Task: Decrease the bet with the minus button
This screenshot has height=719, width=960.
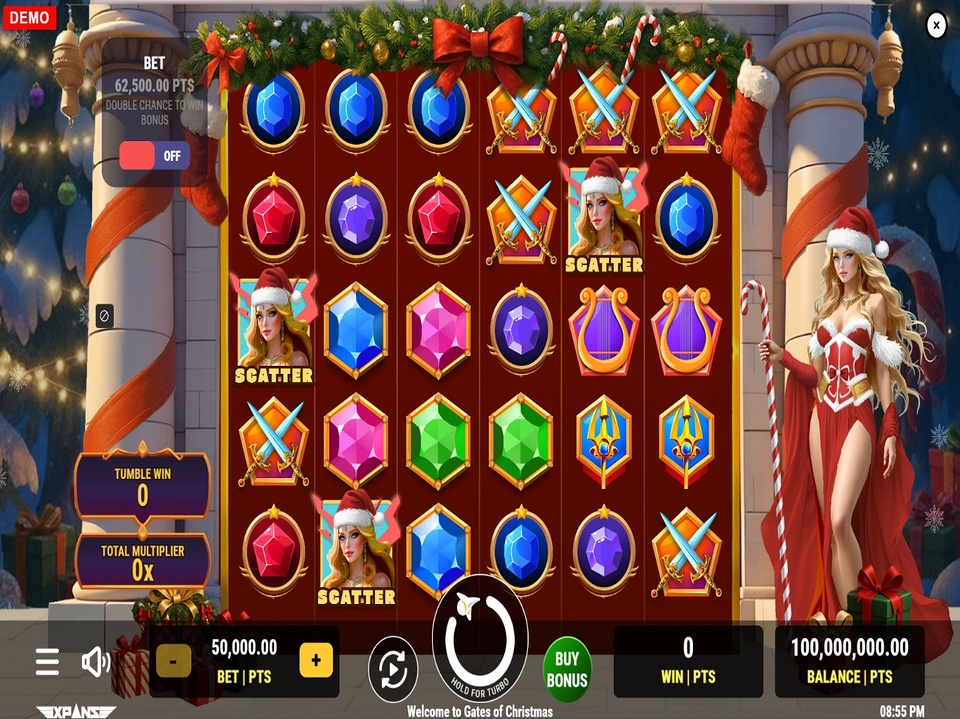Action: point(174,660)
